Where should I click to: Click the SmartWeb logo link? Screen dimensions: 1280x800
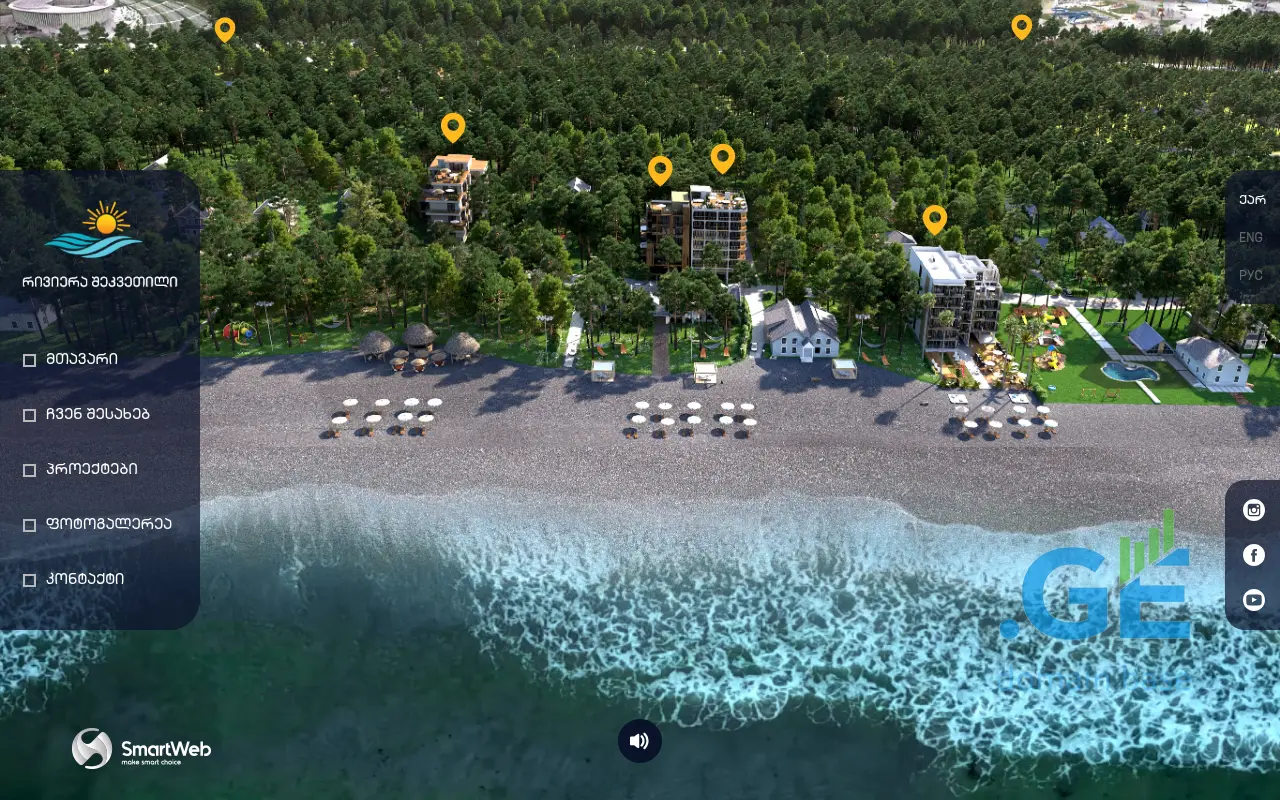[x=141, y=749]
